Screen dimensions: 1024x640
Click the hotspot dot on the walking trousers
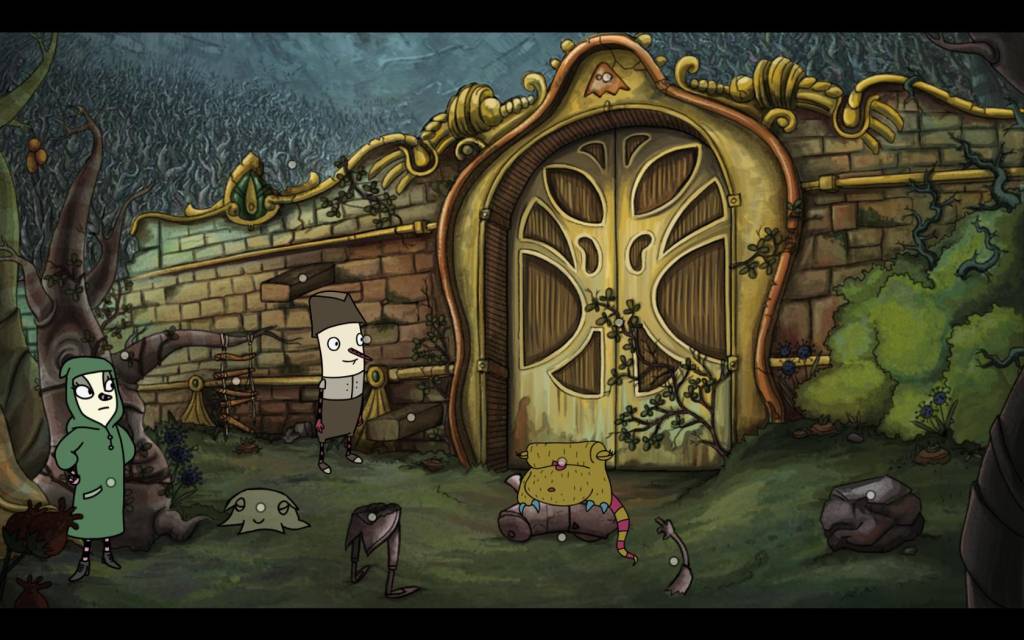coord(369,516)
